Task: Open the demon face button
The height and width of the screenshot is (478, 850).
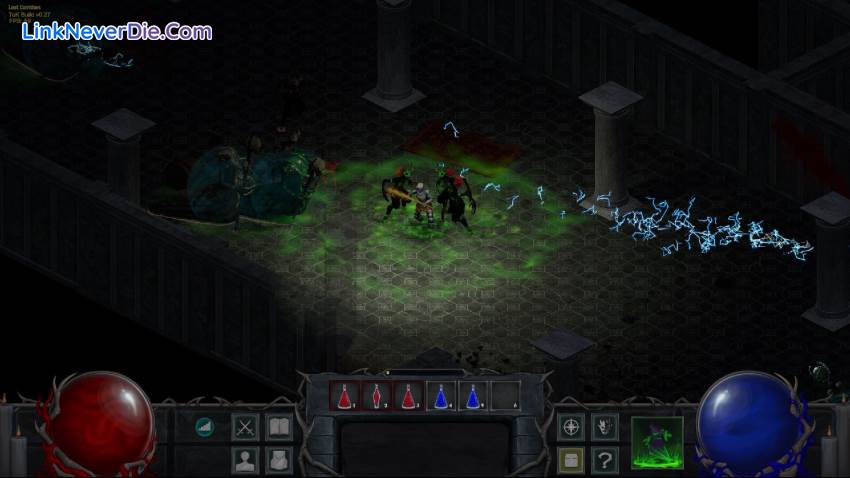Action: (604, 427)
